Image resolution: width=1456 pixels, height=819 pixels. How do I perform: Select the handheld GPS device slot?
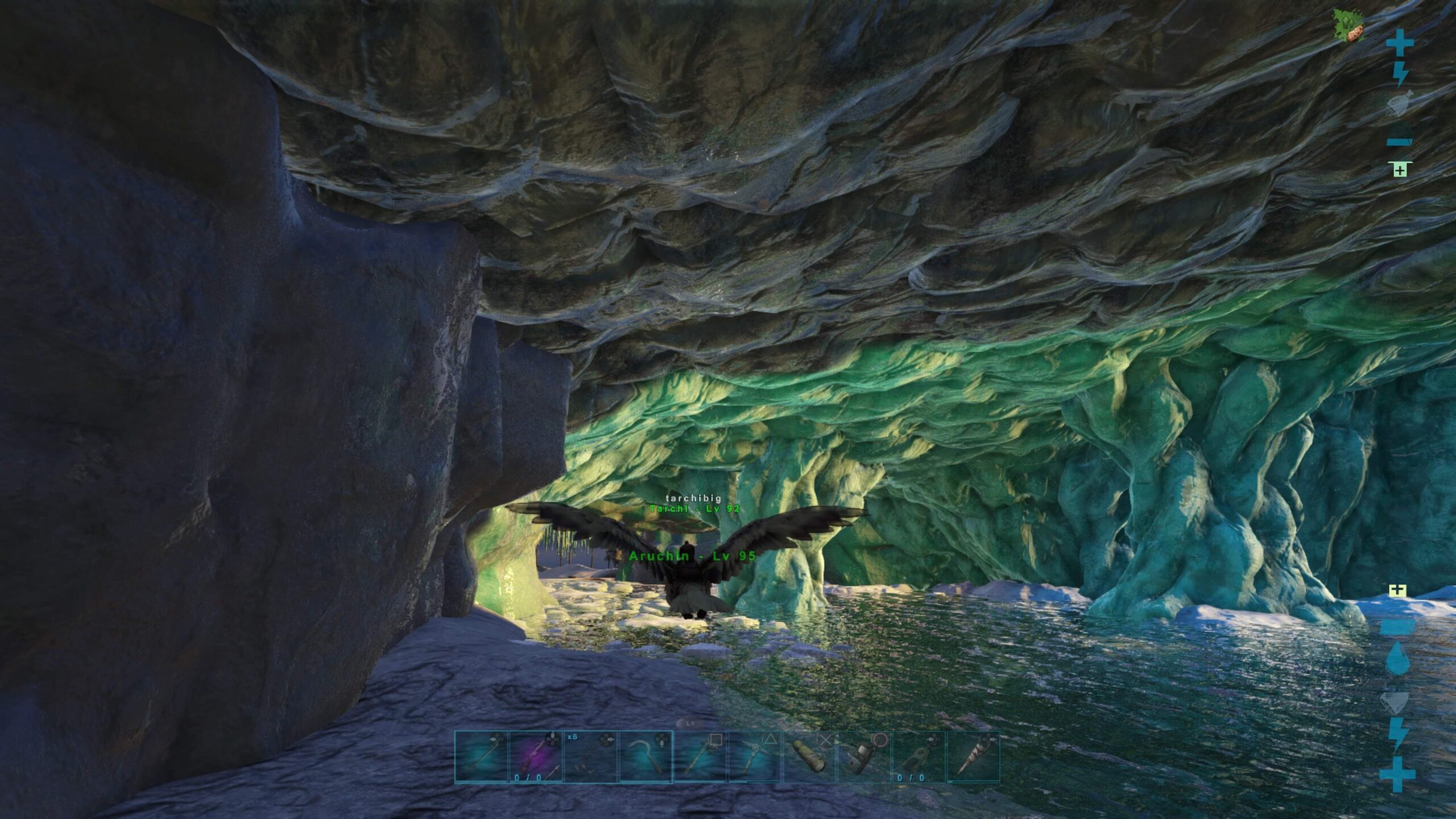[864, 757]
